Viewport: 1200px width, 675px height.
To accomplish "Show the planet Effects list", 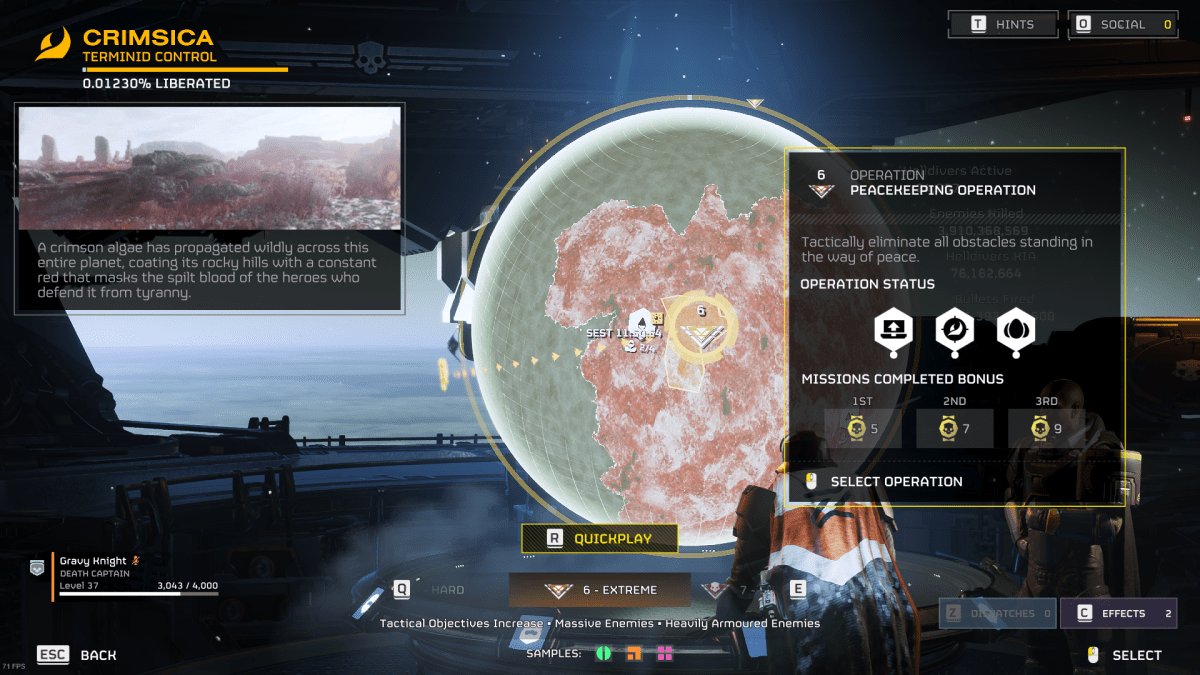I will click(x=1118, y=613).
